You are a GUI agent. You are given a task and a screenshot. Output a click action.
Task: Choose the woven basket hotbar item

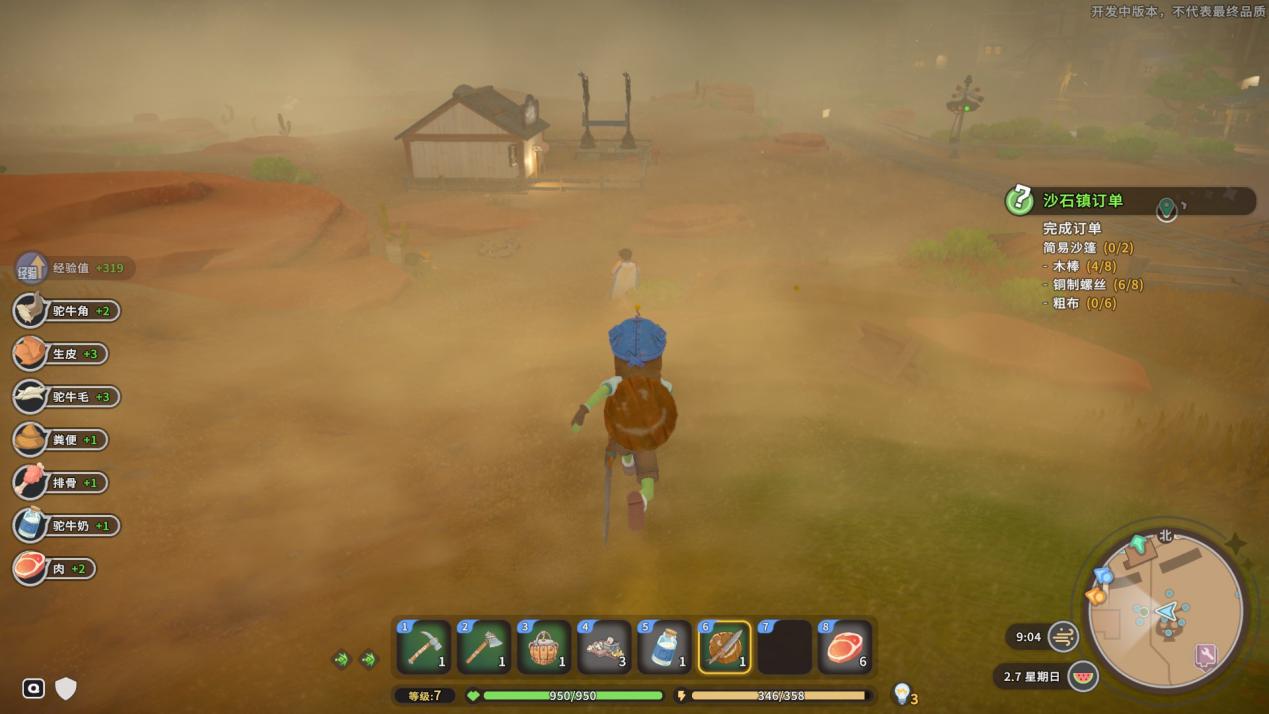coord(544,647)
